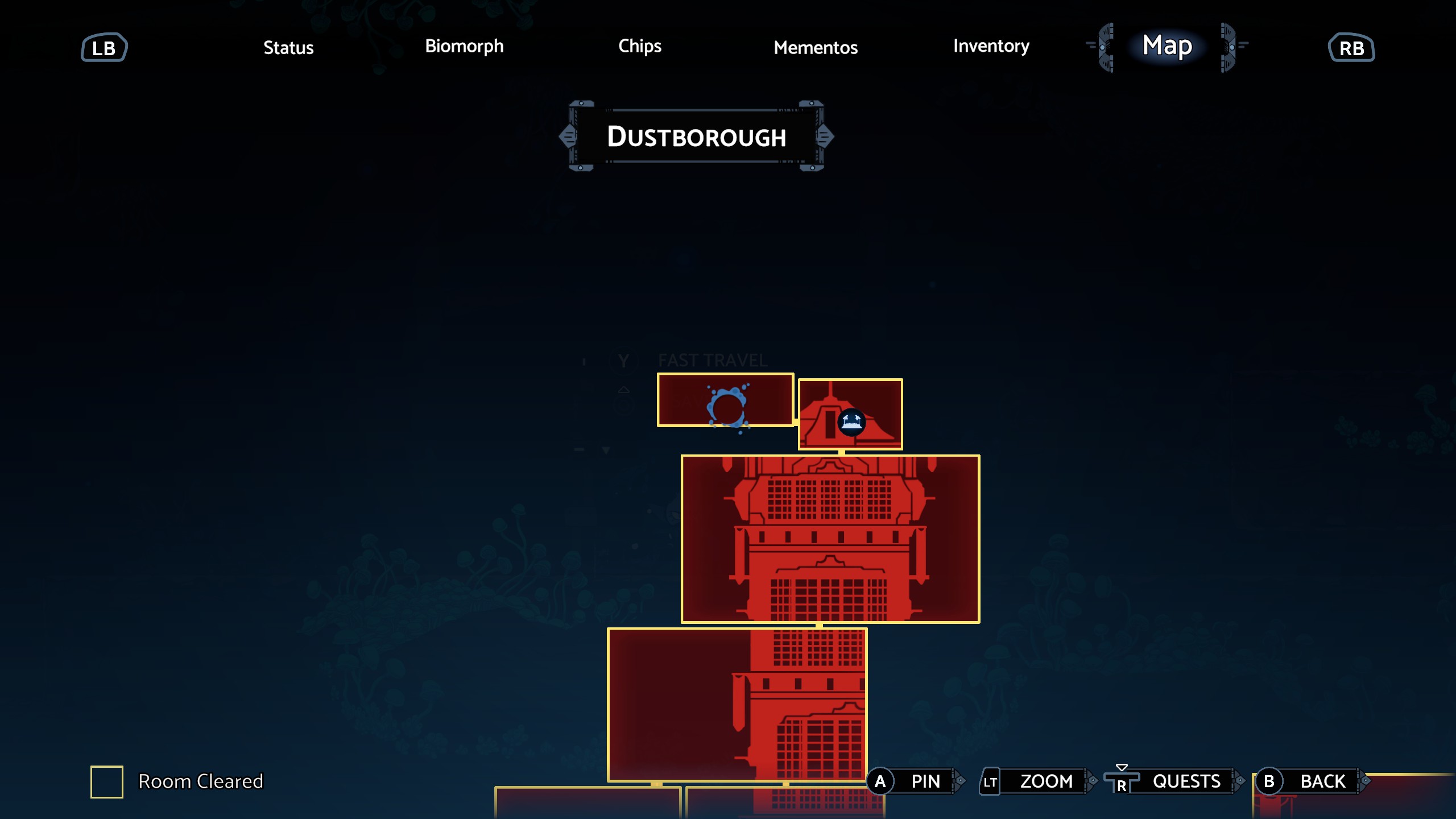Viewport: 1456px width, 819px height.
Task: Click the LB shoulder button icon
Action: pyautogui.click(x=105, y=47)
